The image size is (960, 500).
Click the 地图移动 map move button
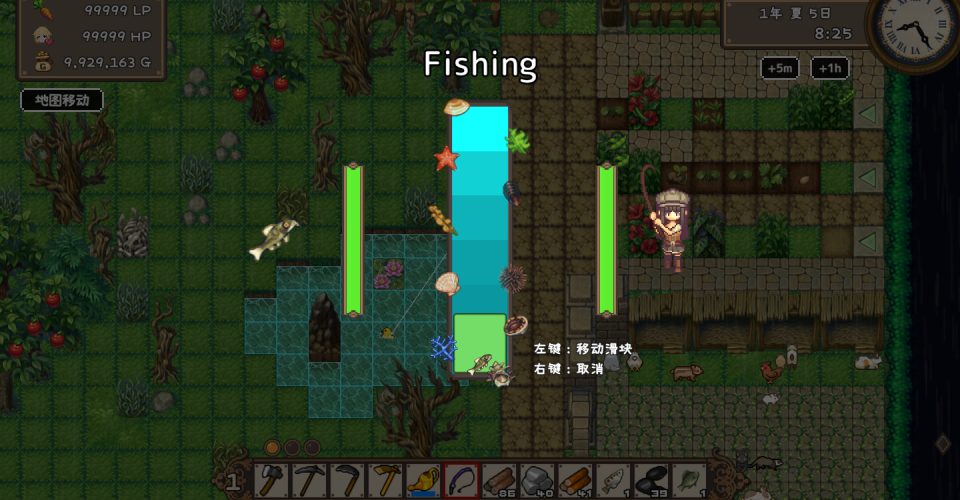62,100
